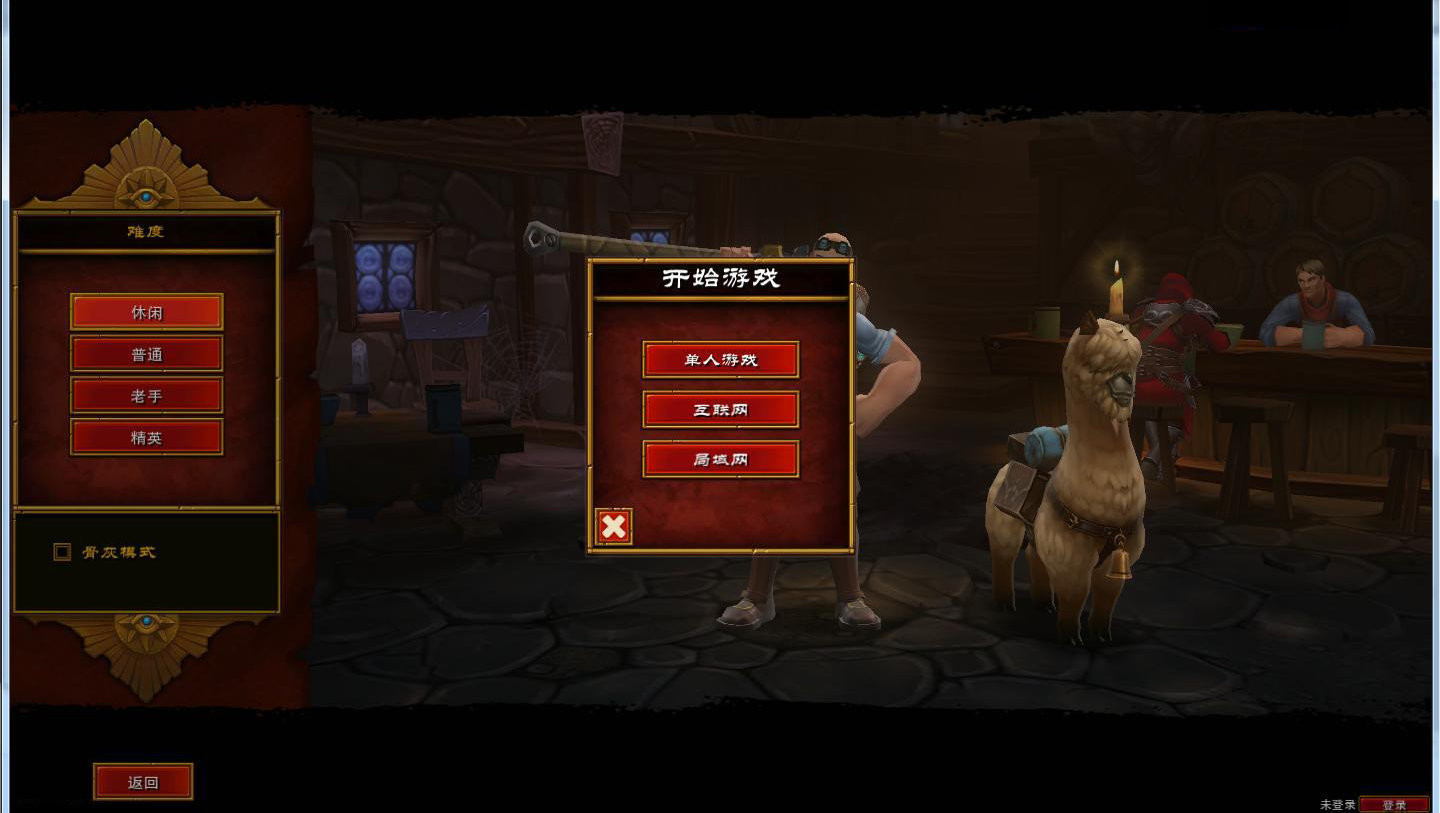The width and height of the screenshot is (1440, 813).
Task: Click the 返回 back button
Action: click(x=142, y=781)
